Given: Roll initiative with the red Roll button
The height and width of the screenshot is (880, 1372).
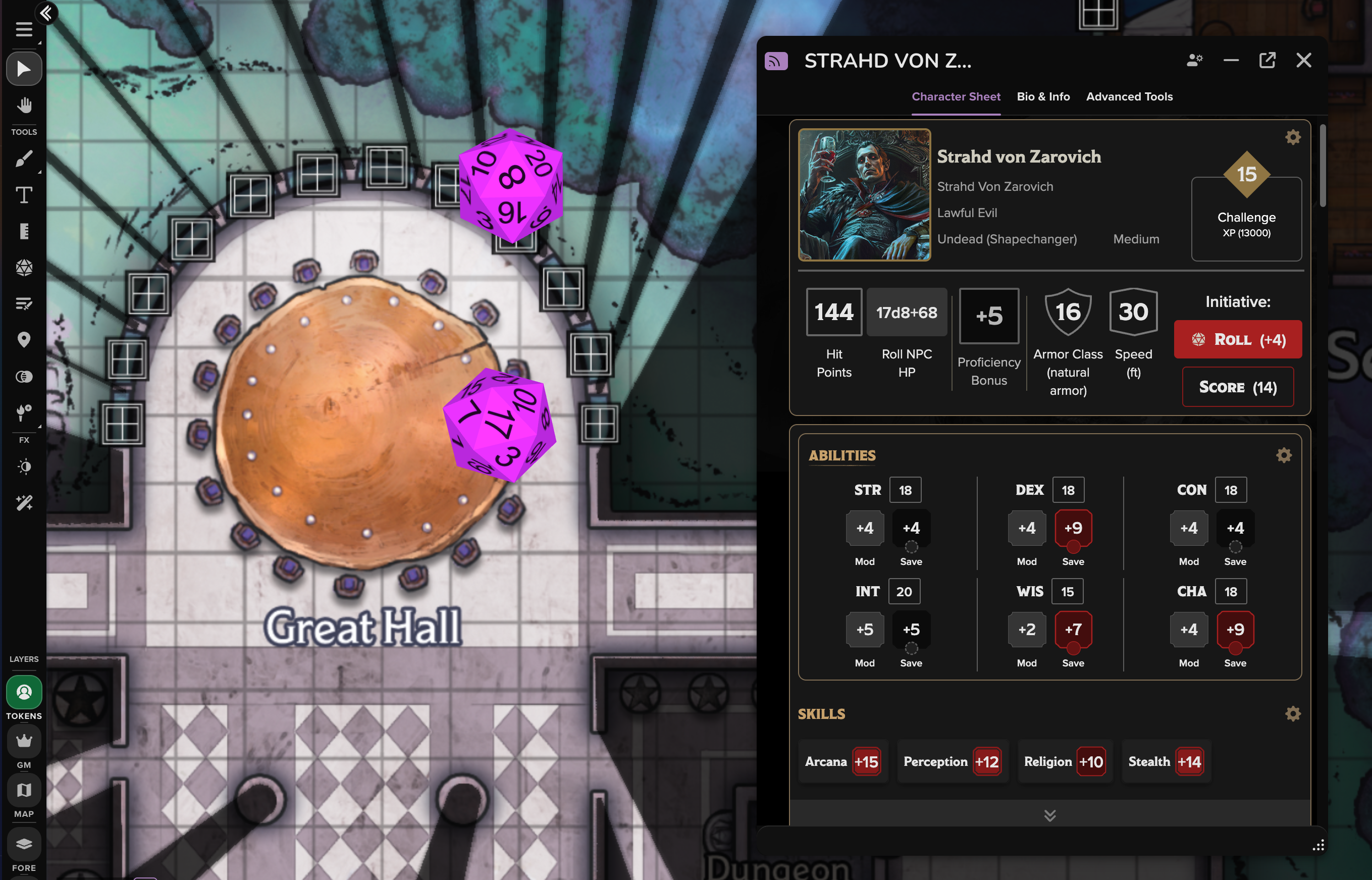Looking at the screenshot, I should pyautogui.click(x=1237, y=339).
